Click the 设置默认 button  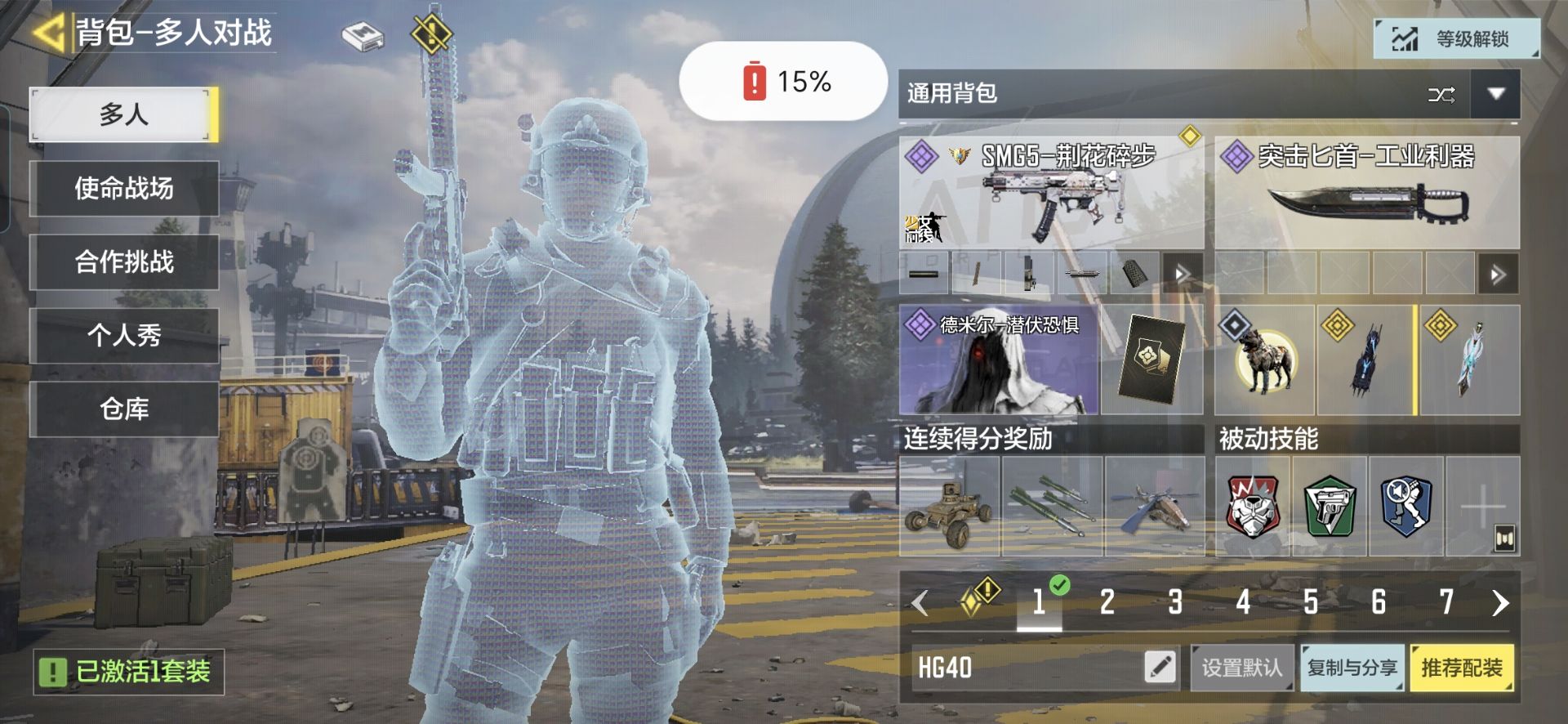click(1241, 668)
